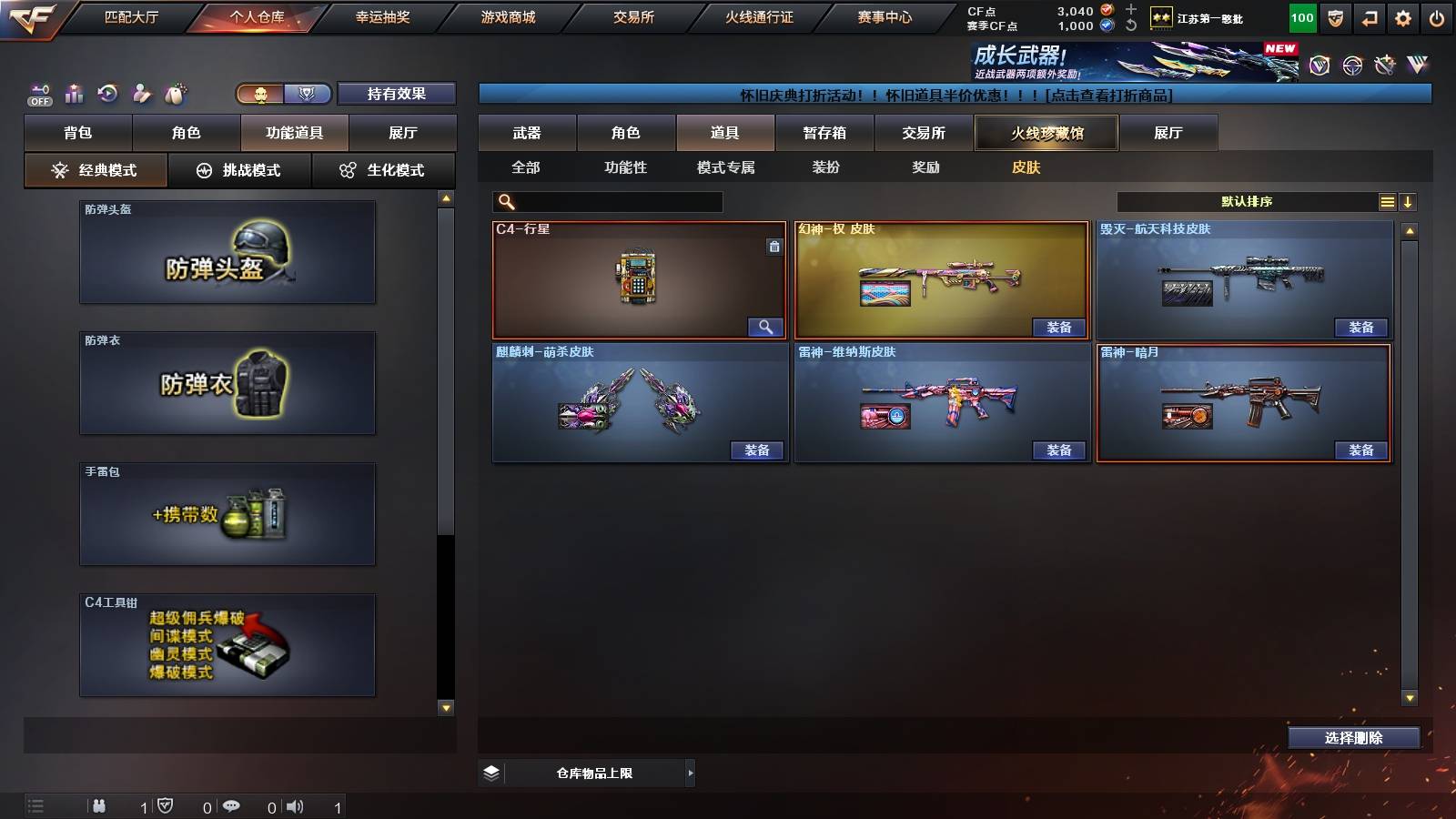Toggle the list view icon beside 默认排序
Screen dimensions: 1456x819
point(1387,201)
